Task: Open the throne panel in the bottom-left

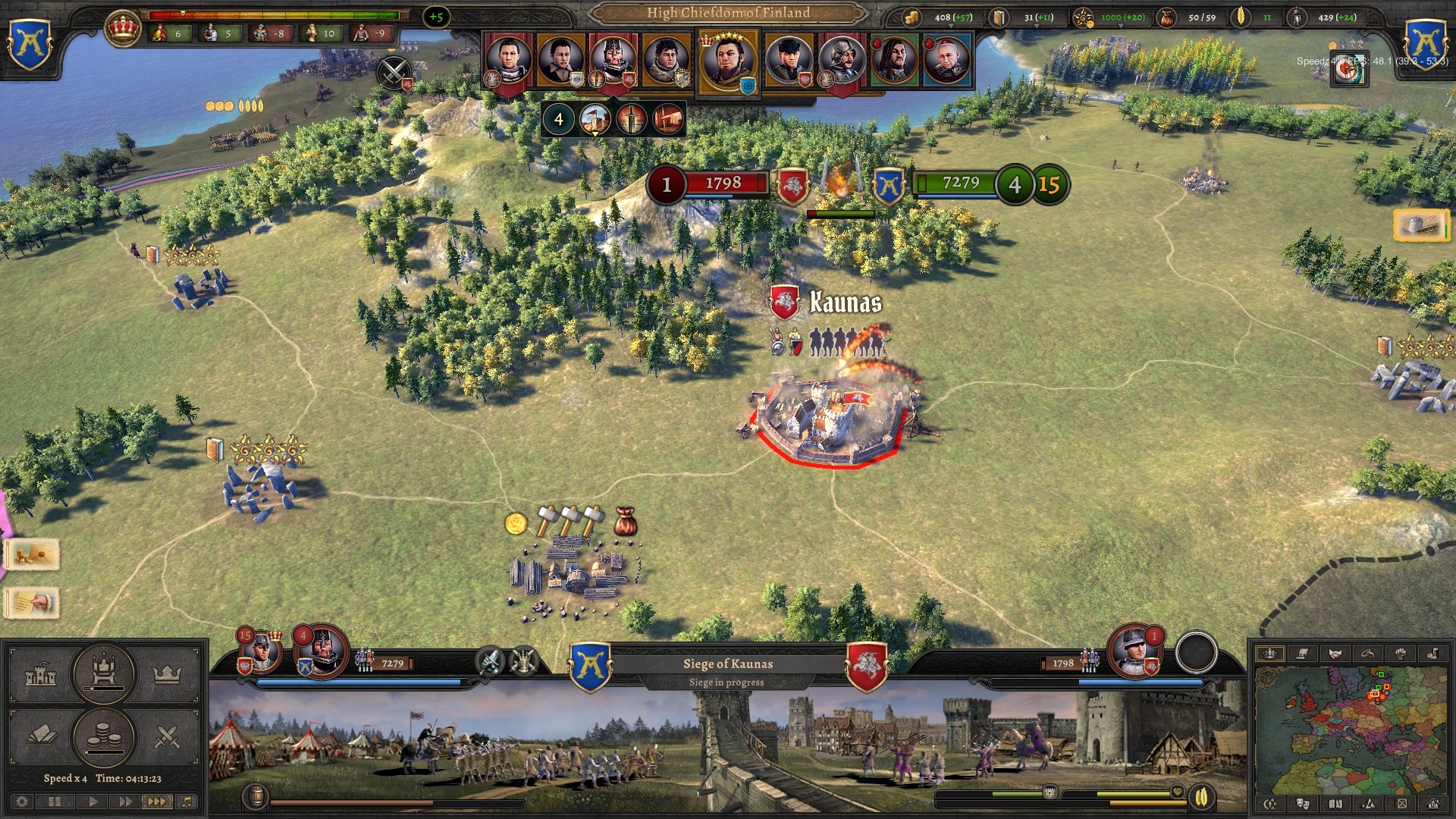Action: (104, 673)
